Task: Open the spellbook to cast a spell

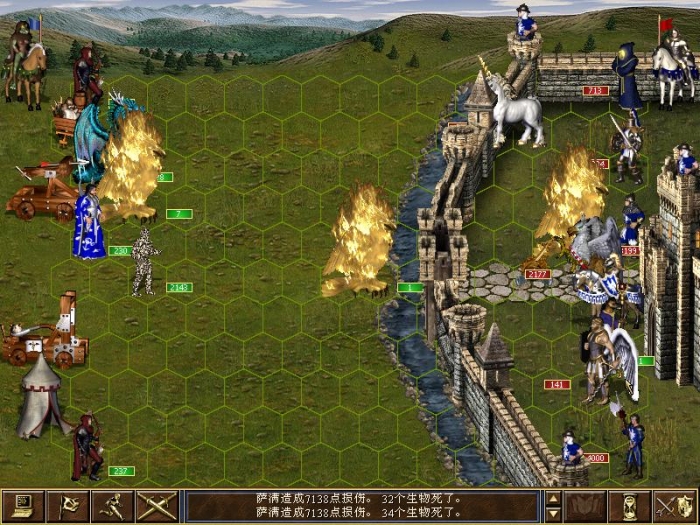Action: (x=586, y=506)
